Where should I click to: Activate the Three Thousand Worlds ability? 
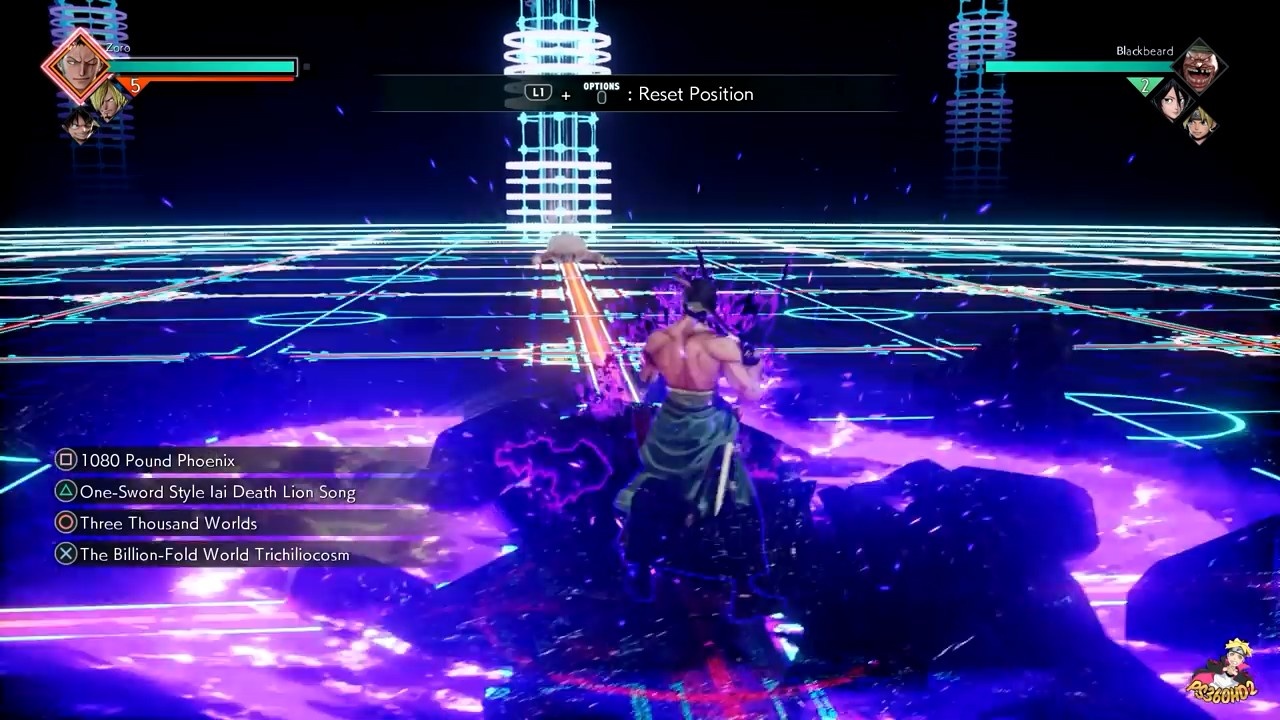(168, 523)
